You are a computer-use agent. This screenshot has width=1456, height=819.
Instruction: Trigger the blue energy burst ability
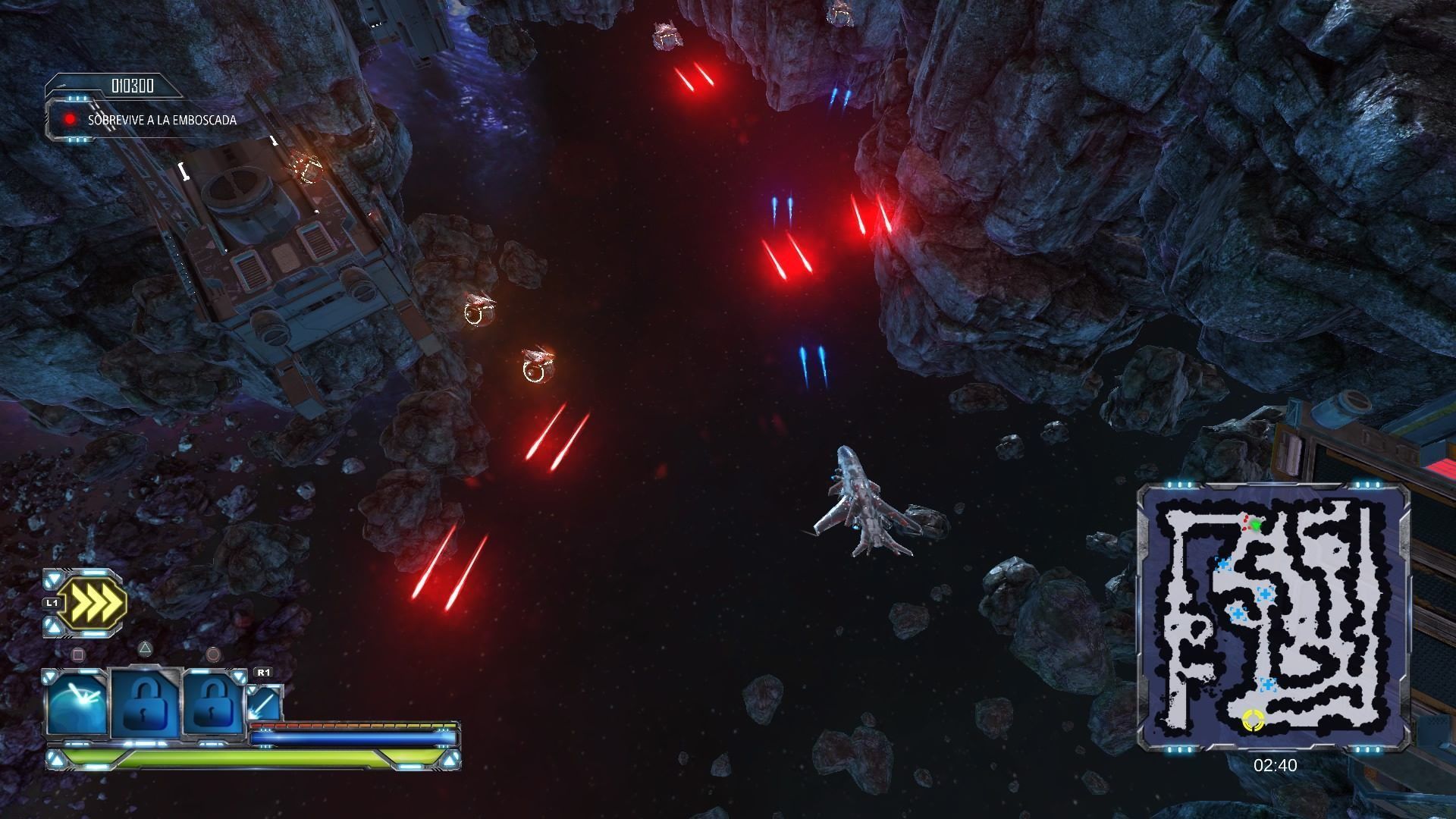pyautogui.click(x=77, y=704)
